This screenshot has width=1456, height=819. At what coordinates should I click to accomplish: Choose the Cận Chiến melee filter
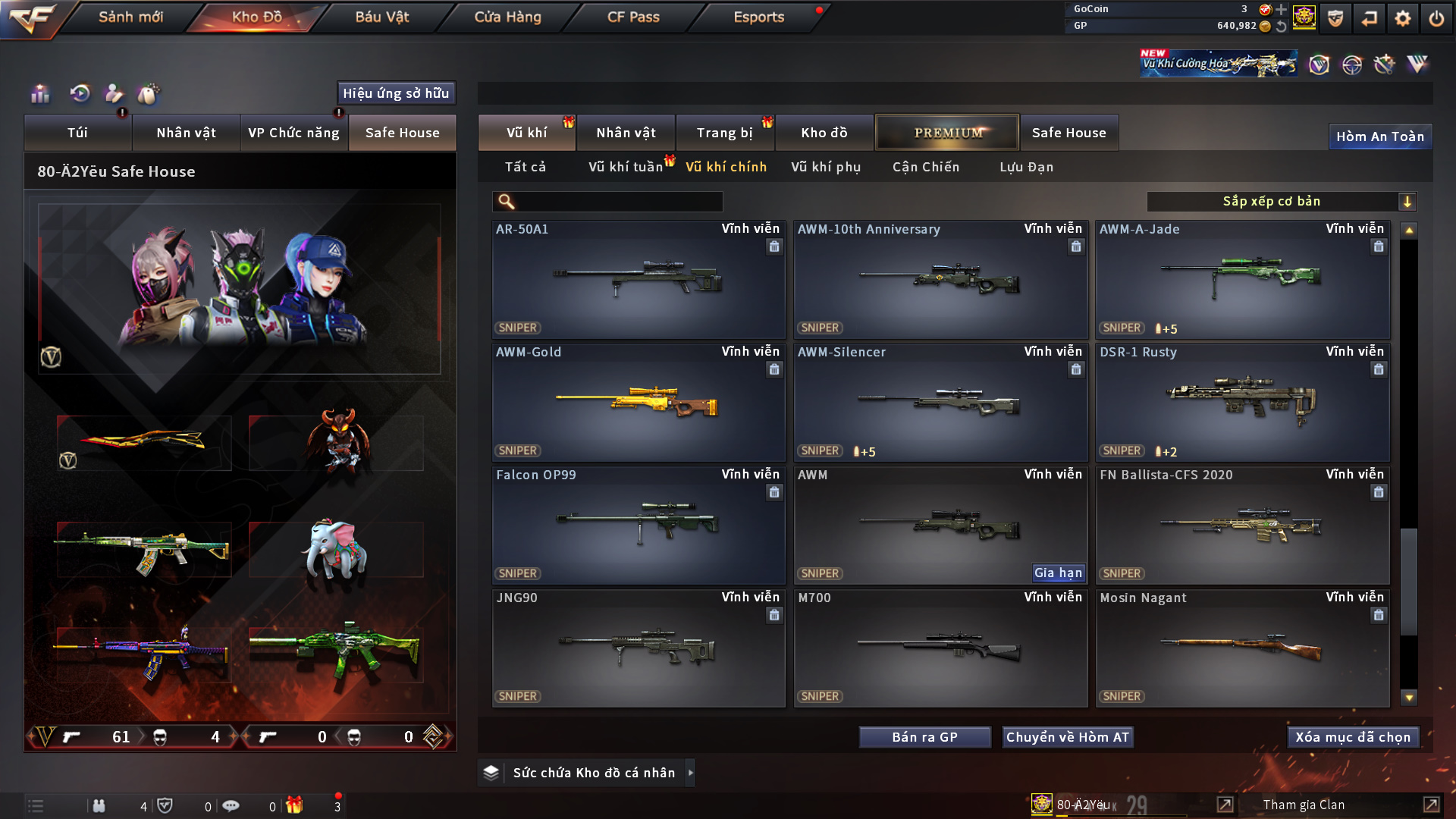(x=926, y=167)
